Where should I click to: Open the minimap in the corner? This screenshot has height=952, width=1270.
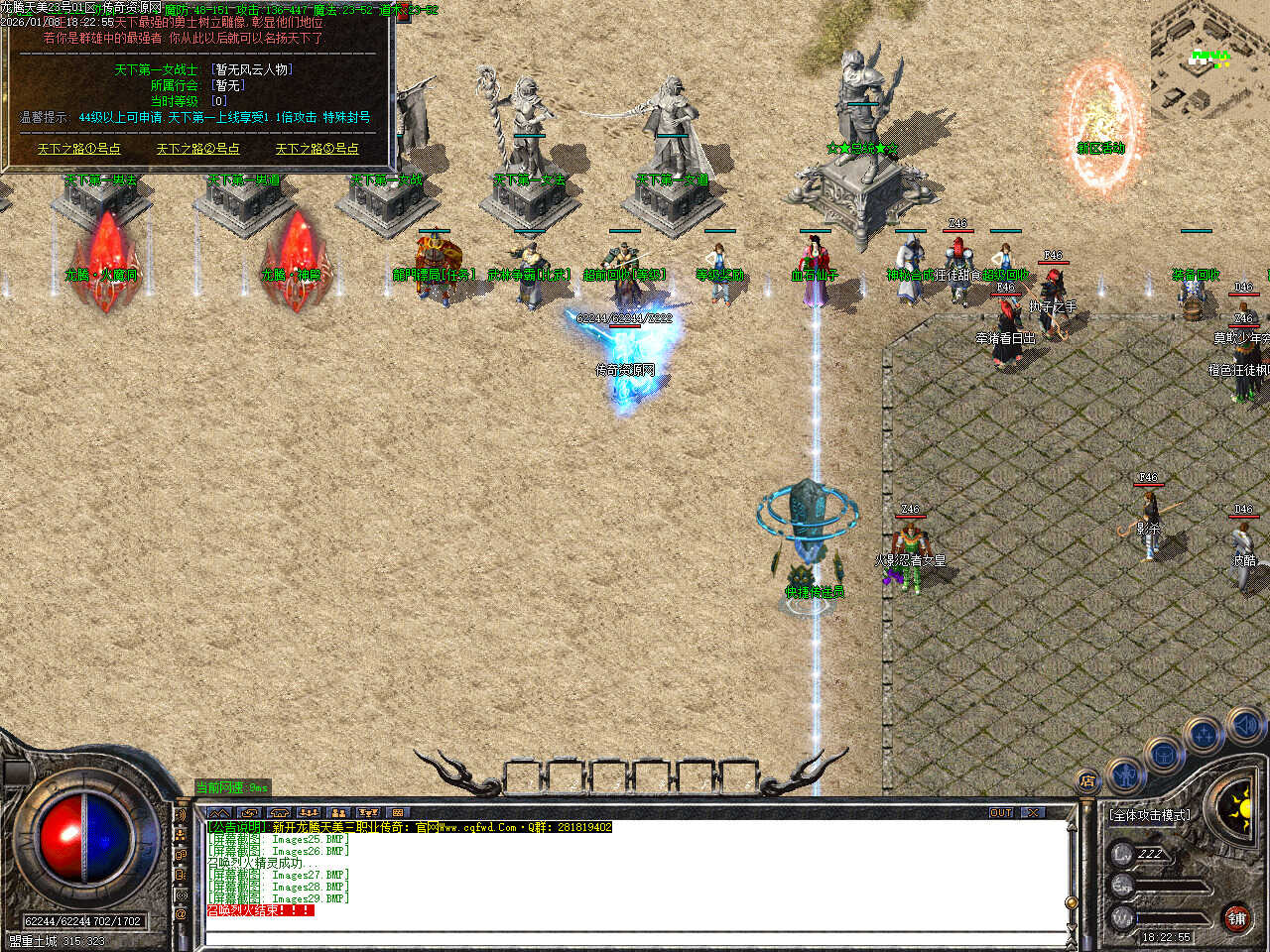tap(1210, 59)
